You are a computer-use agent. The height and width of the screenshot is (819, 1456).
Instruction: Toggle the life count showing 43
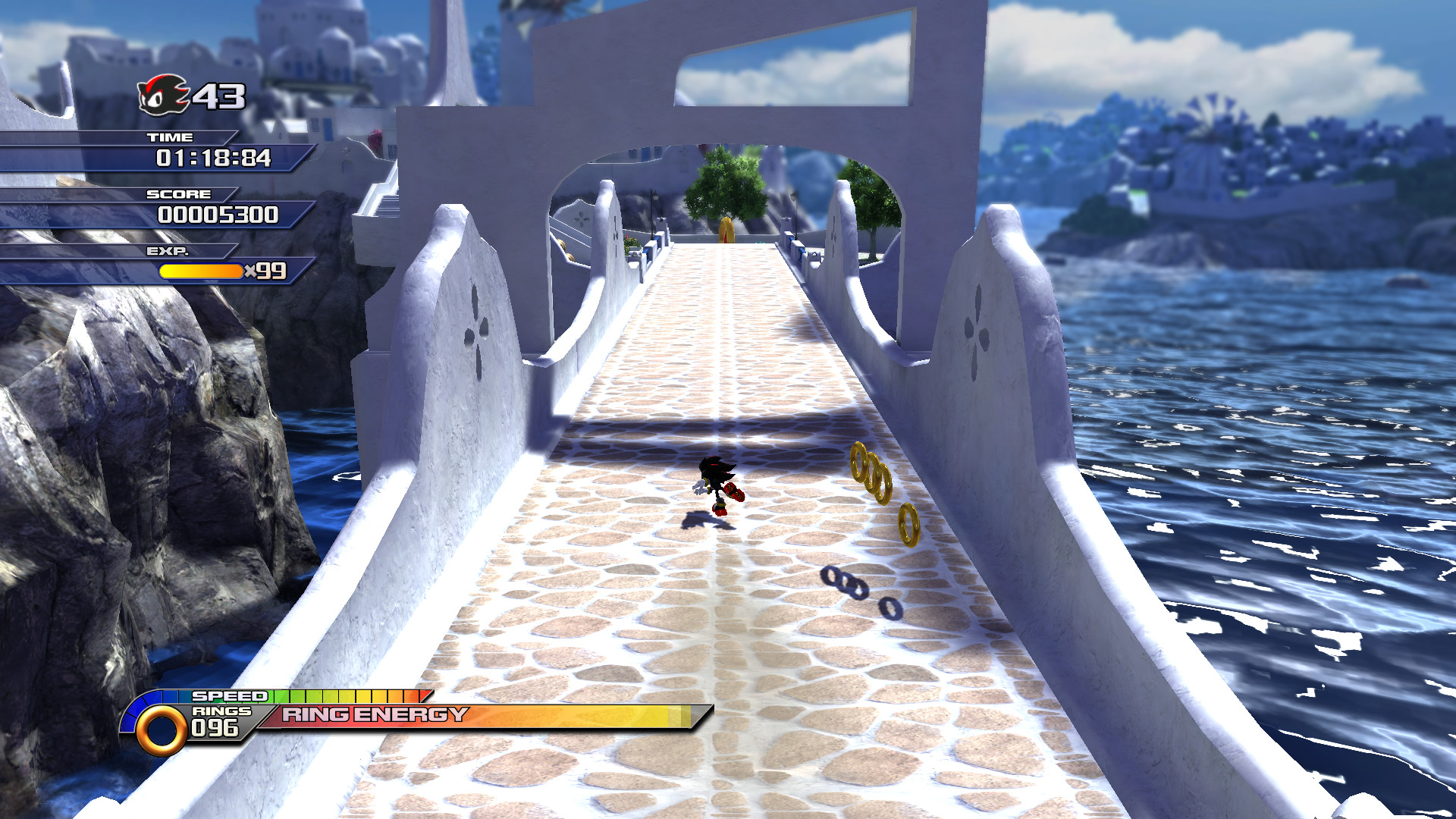(x=220, y=97)
